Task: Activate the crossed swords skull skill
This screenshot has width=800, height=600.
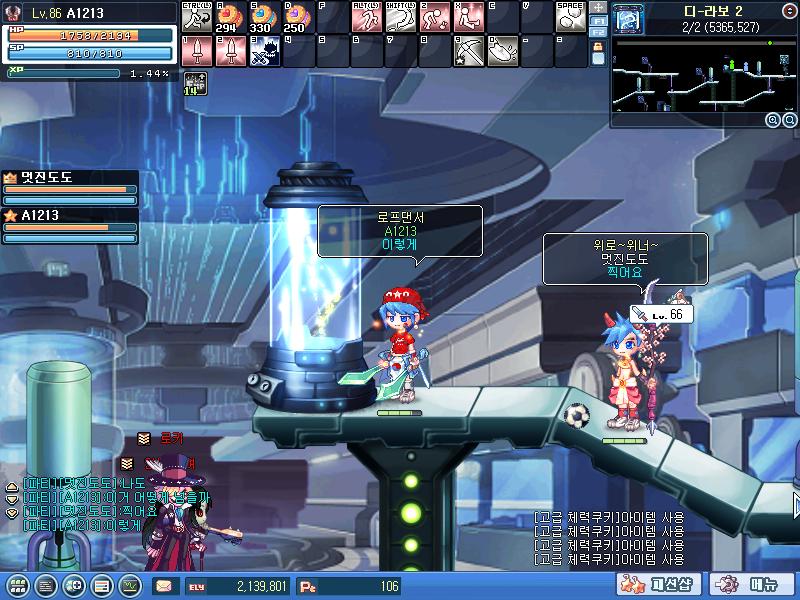Action: tap(264, 50)
